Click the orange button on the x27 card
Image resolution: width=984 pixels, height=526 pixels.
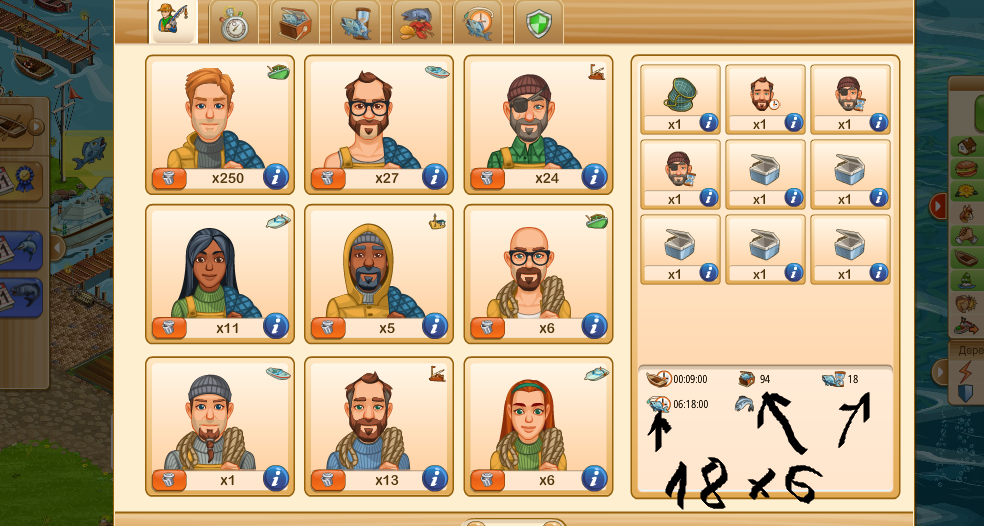(x=328, y=178)
